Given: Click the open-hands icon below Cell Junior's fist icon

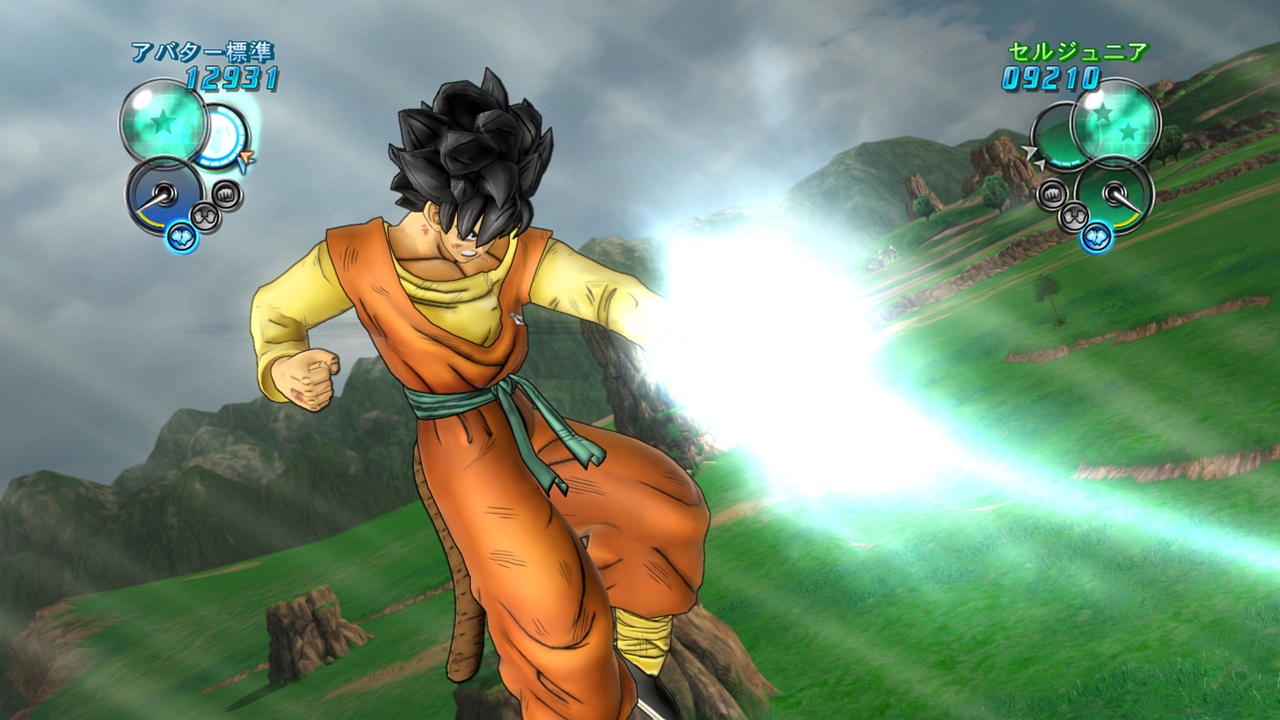Looking at the screenshot, I should [x=1073, y=214].
